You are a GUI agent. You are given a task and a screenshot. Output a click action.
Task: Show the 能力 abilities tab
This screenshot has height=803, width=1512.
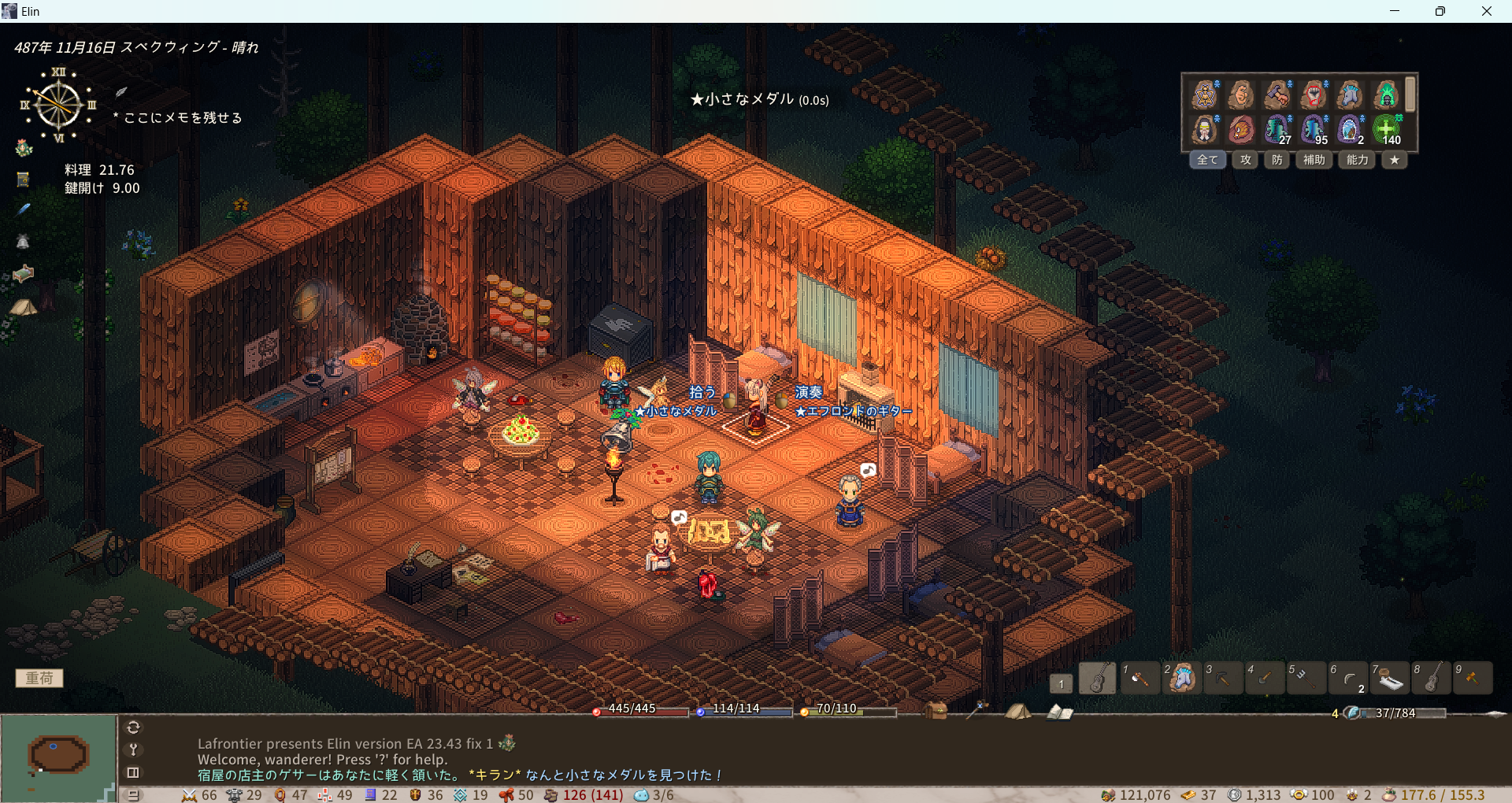[1357, 160]
